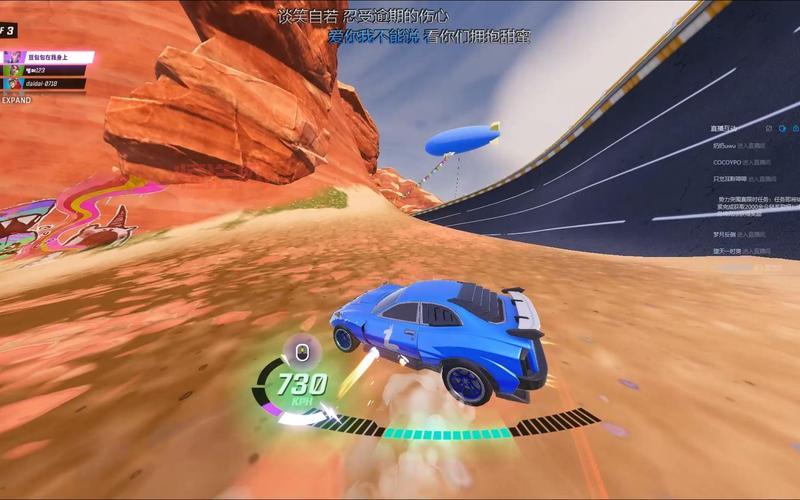Click the COCOYPO entry in the live chat
The width and height of the screenshot is (800, 500).
[x=727, y=161]
